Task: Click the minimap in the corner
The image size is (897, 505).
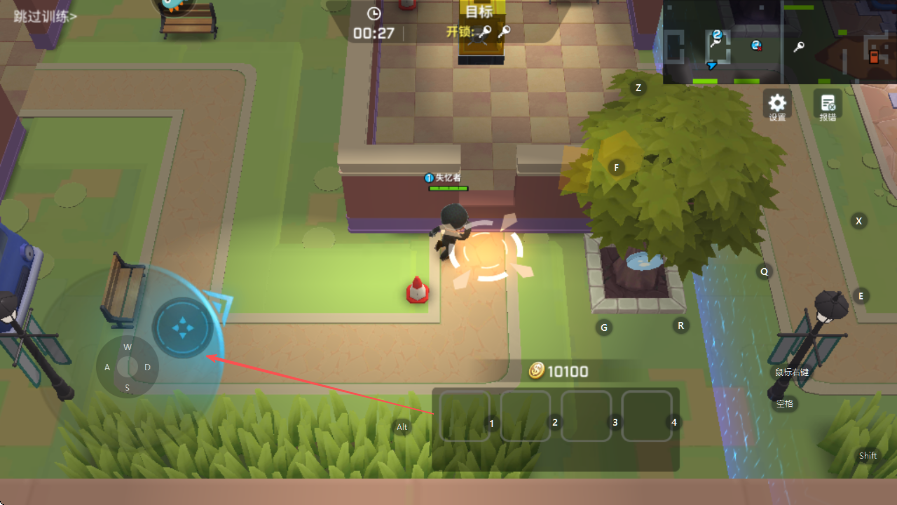Action: [778, 42]
